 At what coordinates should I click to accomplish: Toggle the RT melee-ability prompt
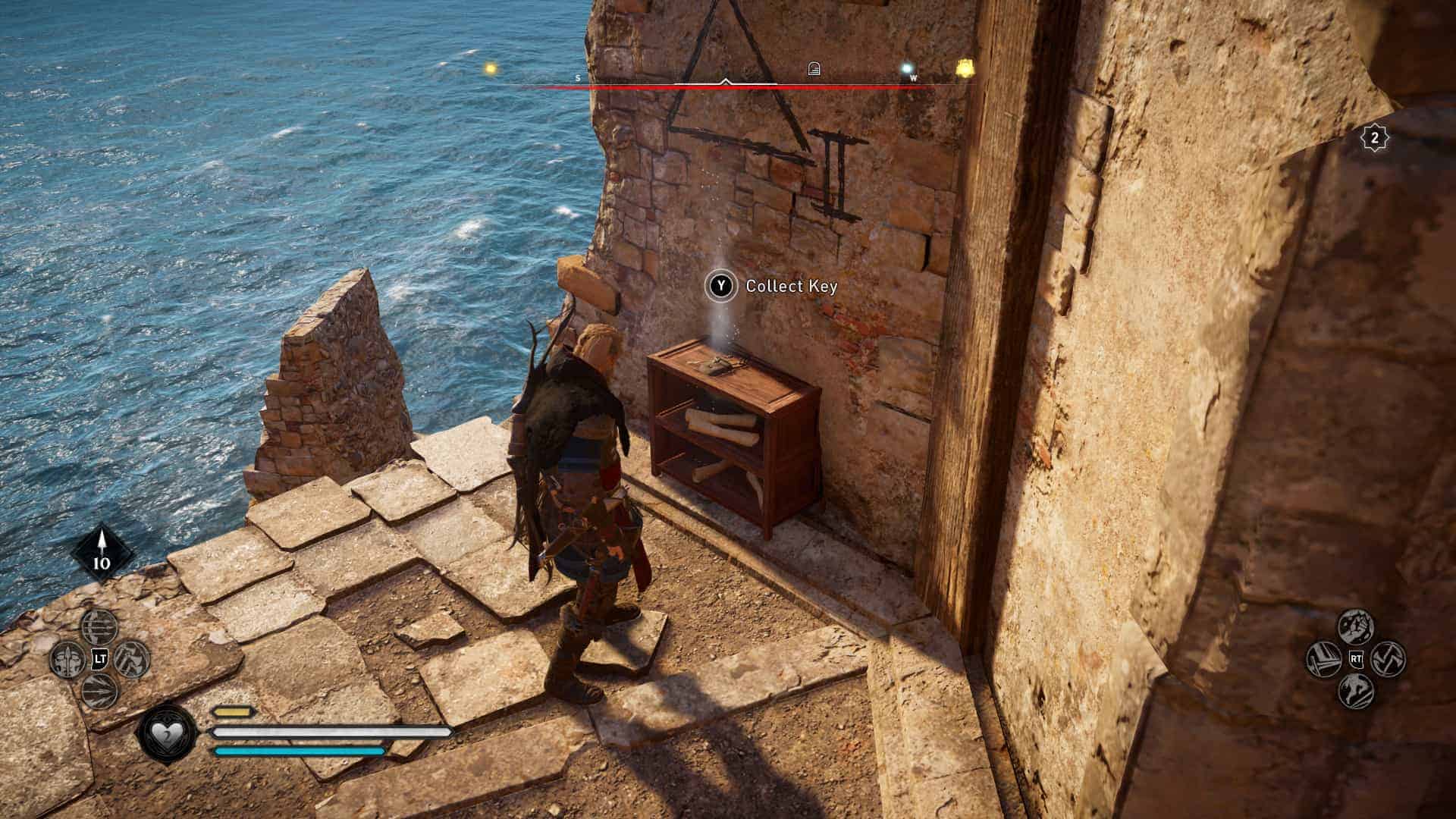click(1357, 658)
